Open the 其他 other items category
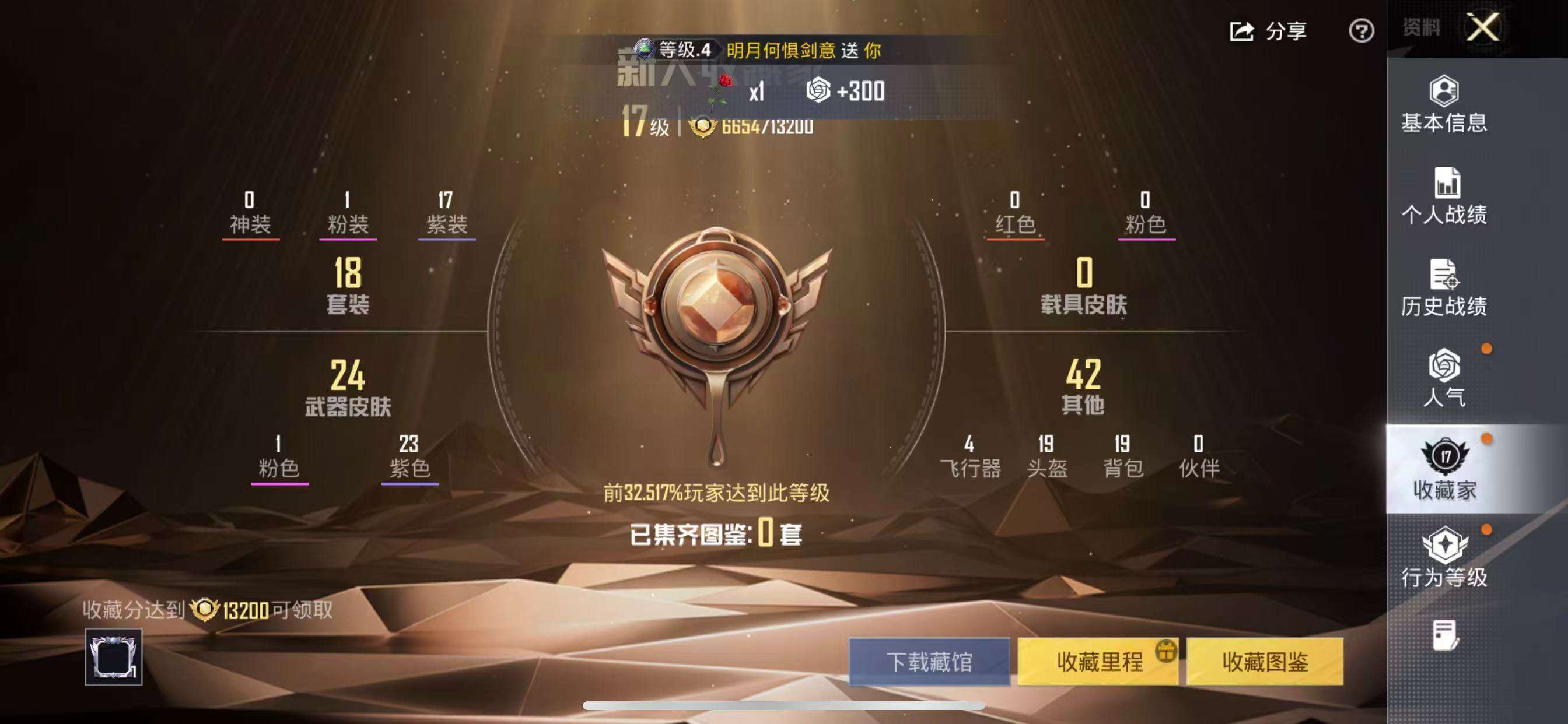 pyautogui.click(x=1083, y=388)
